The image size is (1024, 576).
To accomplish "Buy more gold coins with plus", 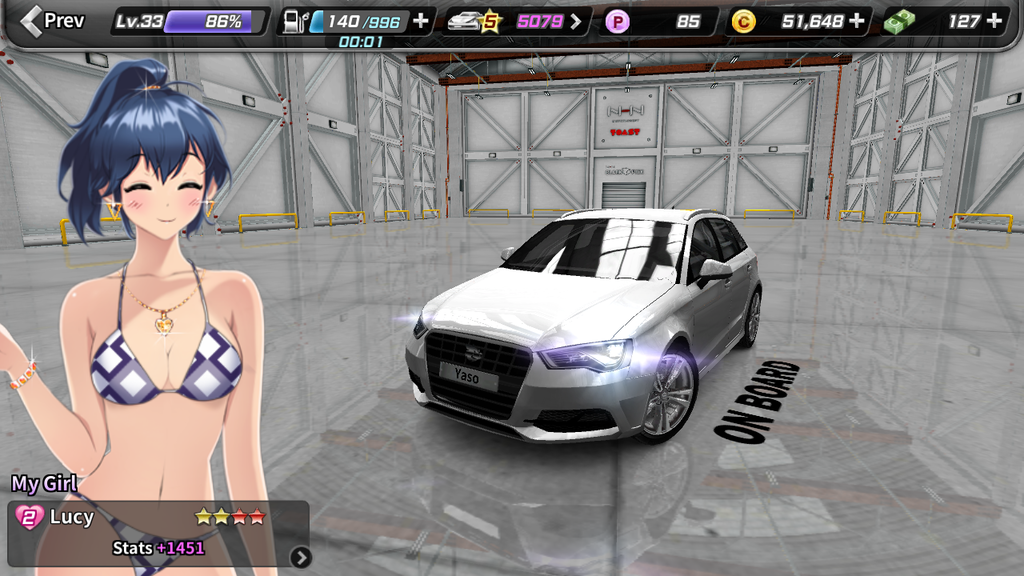I will (857, 21).
